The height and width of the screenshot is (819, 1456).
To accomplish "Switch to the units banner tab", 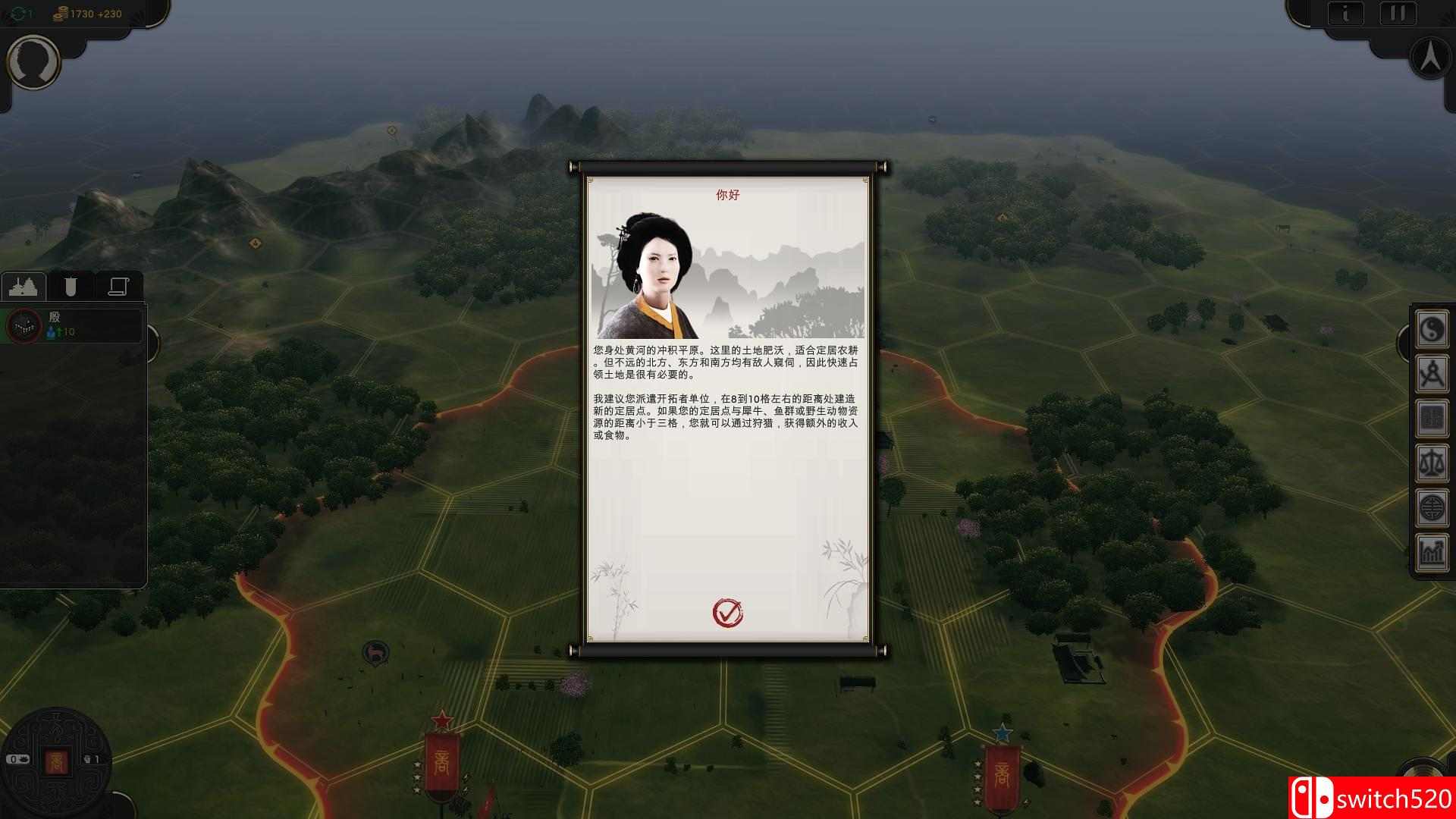I will (72, 286).
